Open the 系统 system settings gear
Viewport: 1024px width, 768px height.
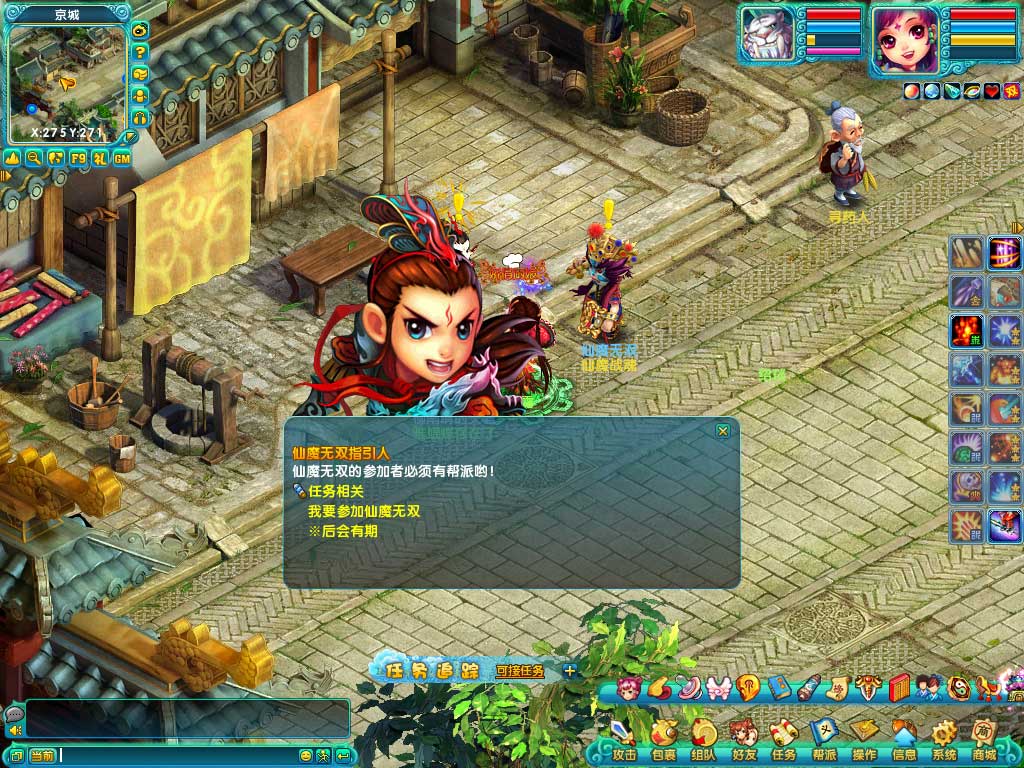coord(944,741)
